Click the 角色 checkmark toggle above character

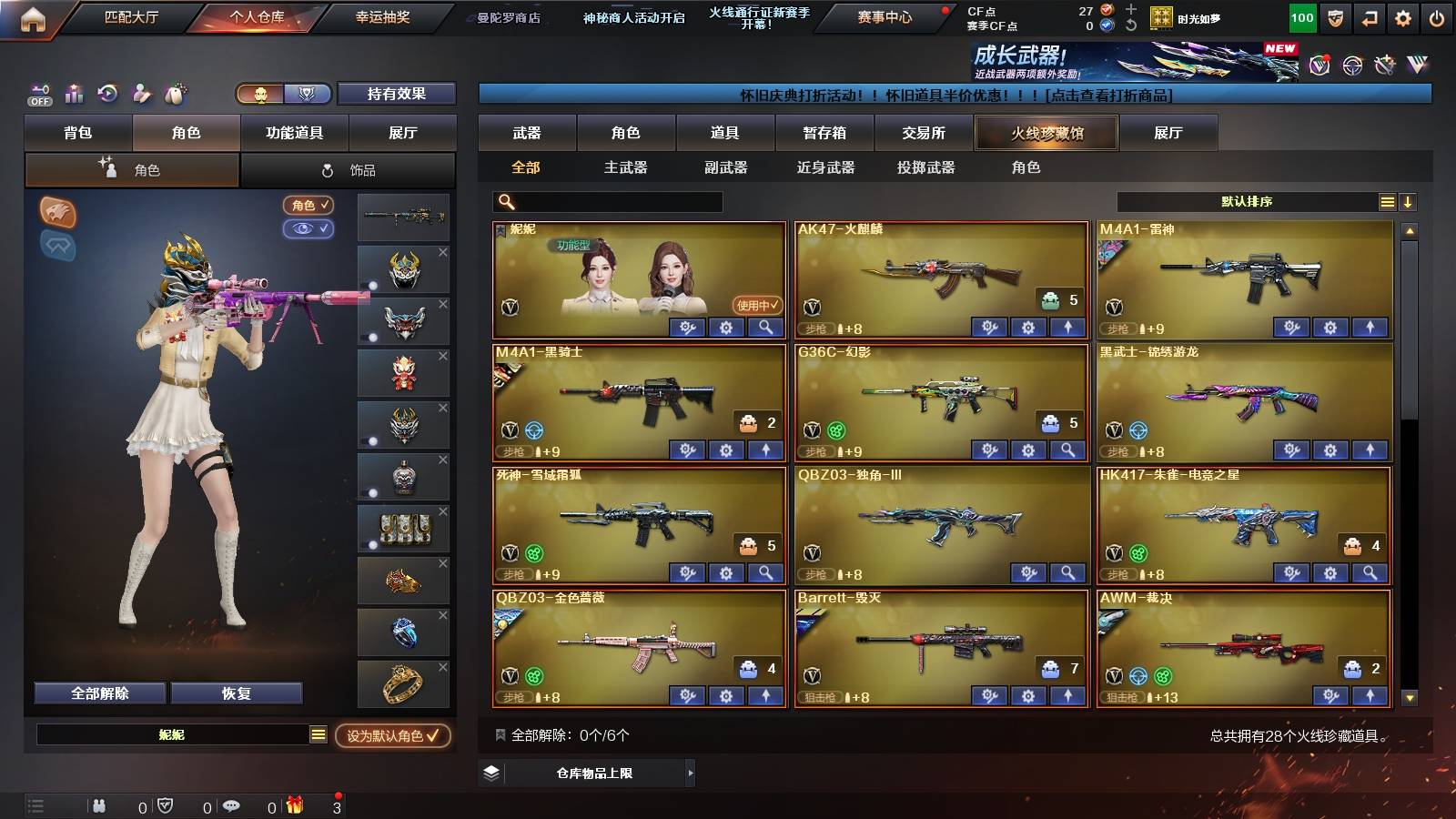308,206
